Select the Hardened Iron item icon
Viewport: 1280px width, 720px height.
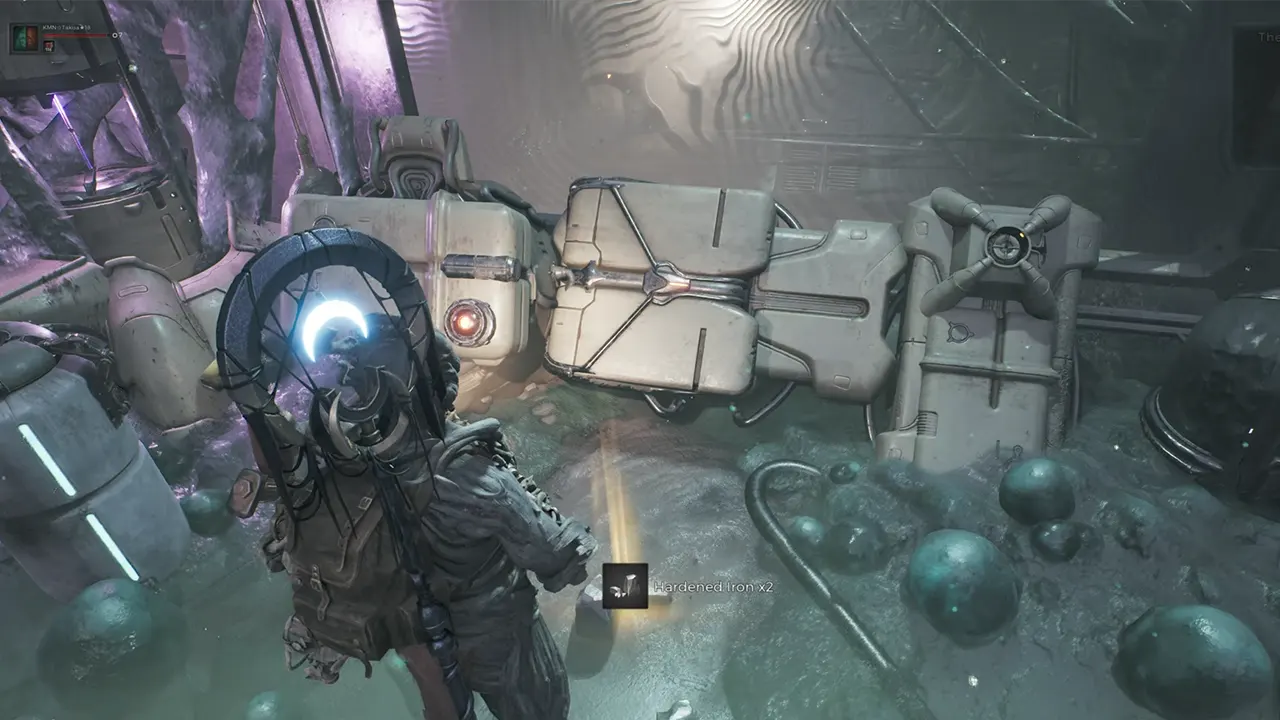[625, 587]
